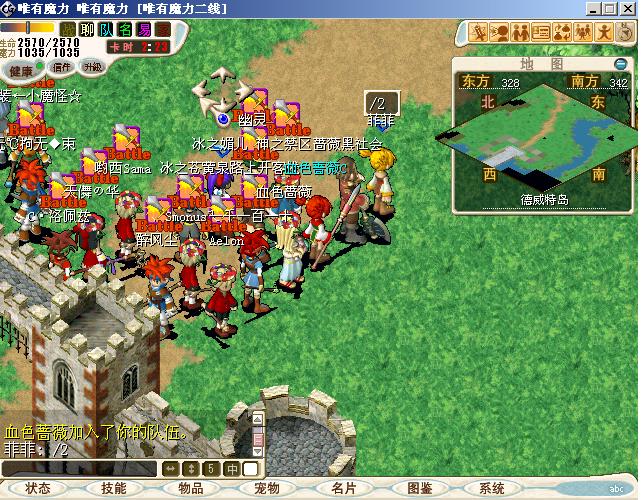Open the 系统 system menu

[x=492, y=488]
